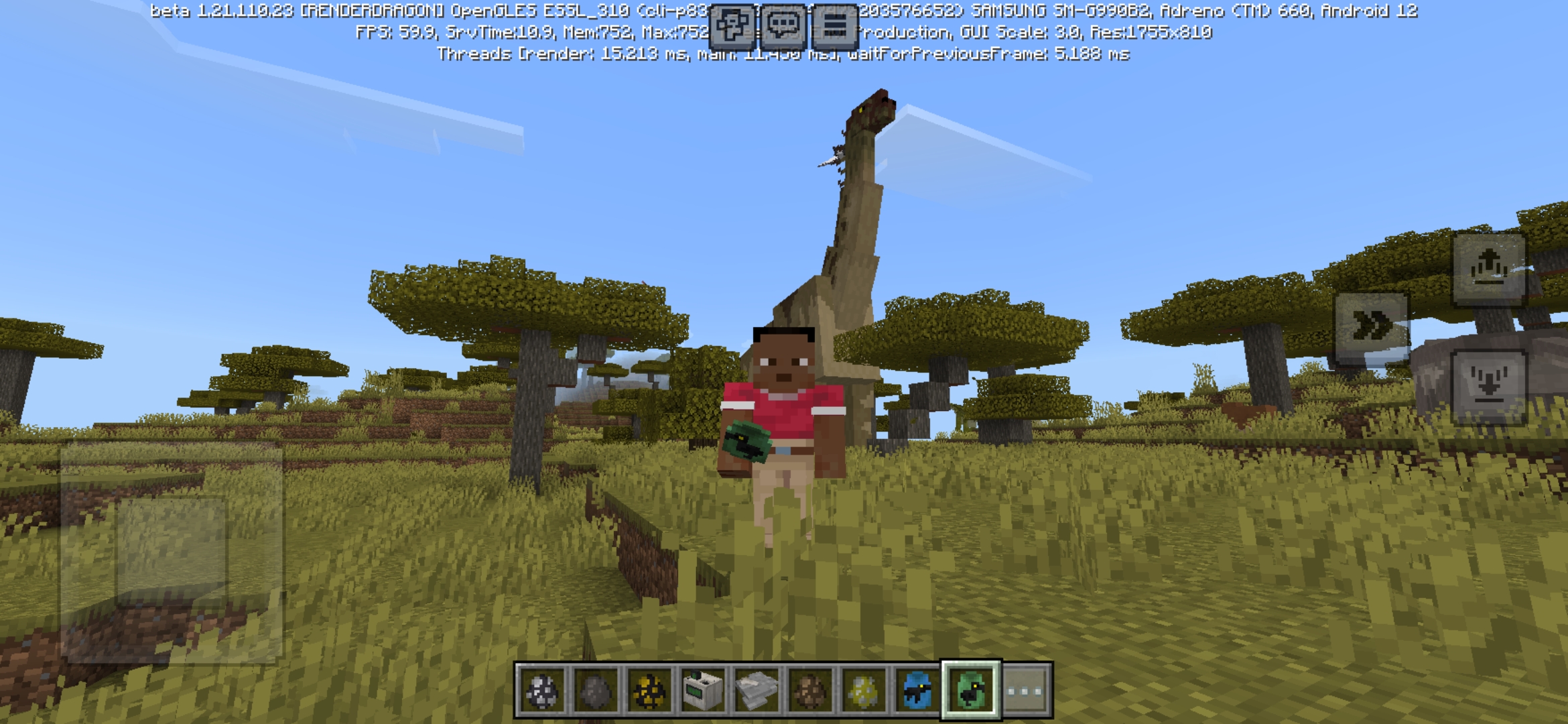
Task: Select the blue dinosaur spawn egg
Action: point(915,690)
